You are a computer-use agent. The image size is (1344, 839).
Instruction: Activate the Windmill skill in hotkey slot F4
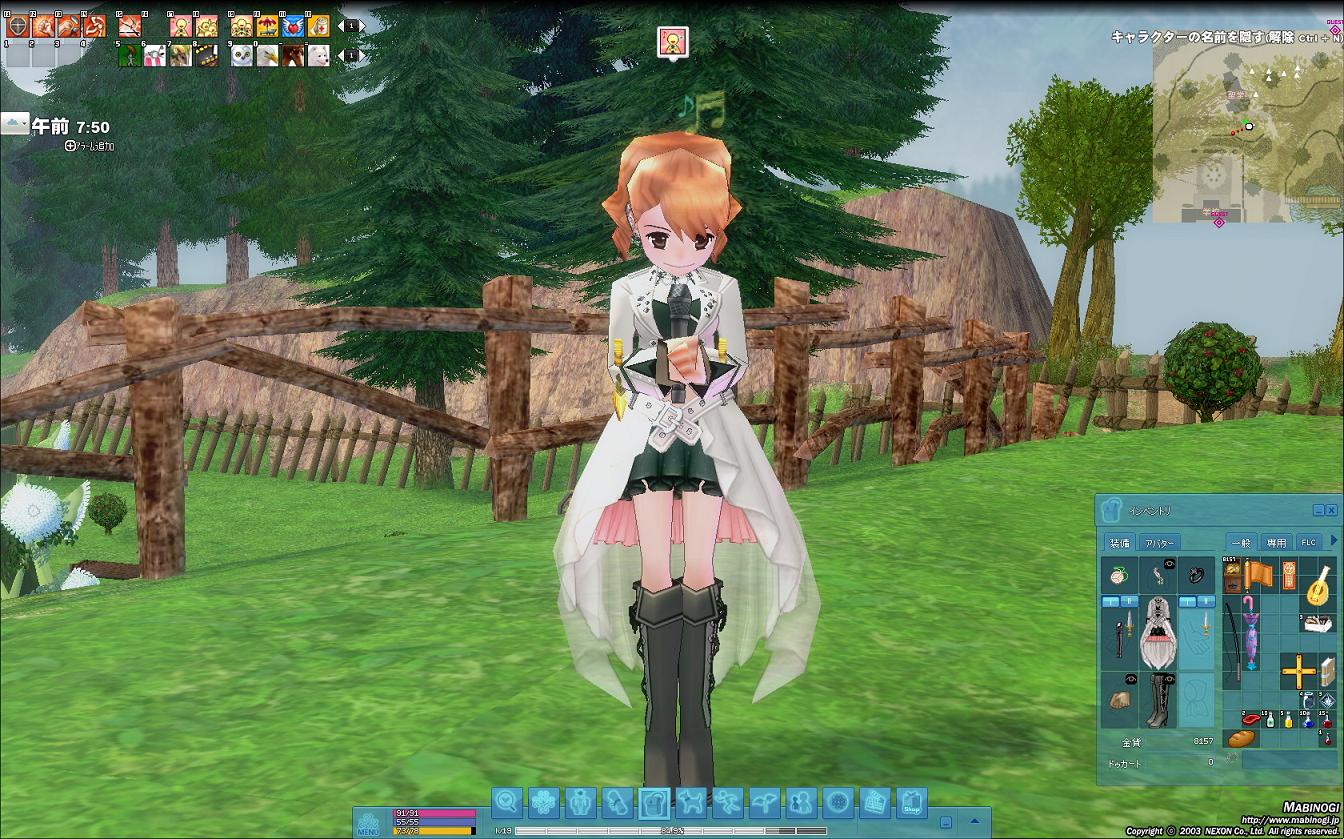[x=96, y=26]
